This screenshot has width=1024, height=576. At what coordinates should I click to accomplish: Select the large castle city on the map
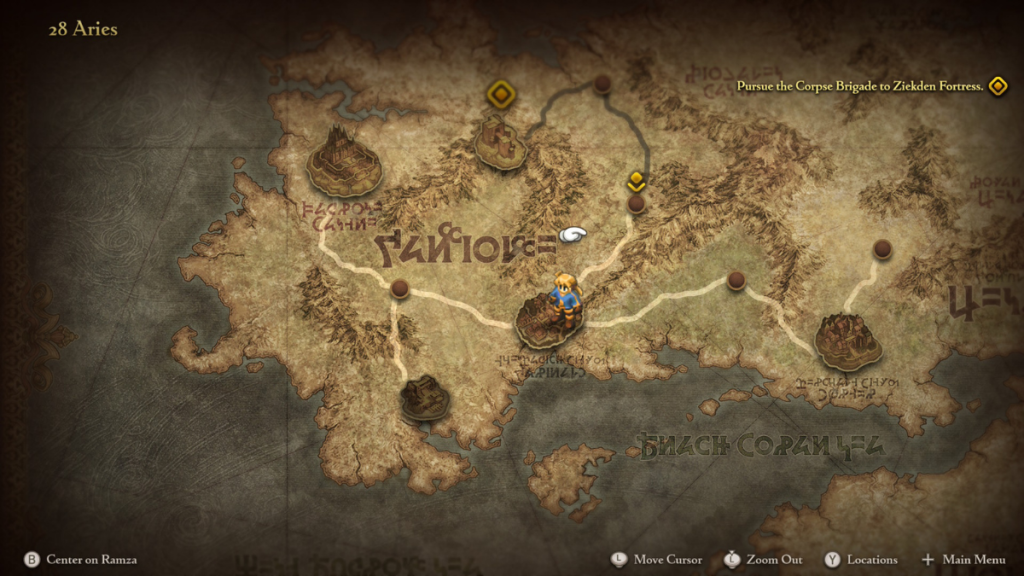click(344, 161)
